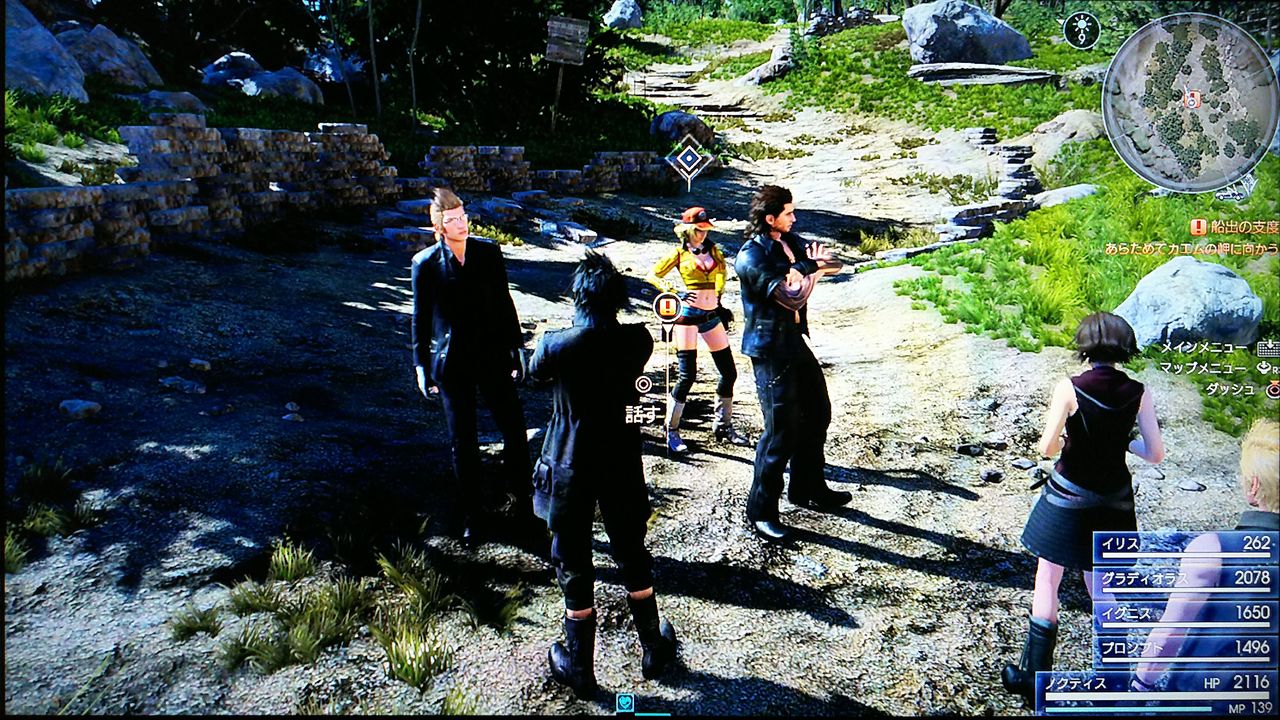Click the red quest marker on the minimap
The height and width of the screenshot is (720, 1280).
pos(1192,99)
